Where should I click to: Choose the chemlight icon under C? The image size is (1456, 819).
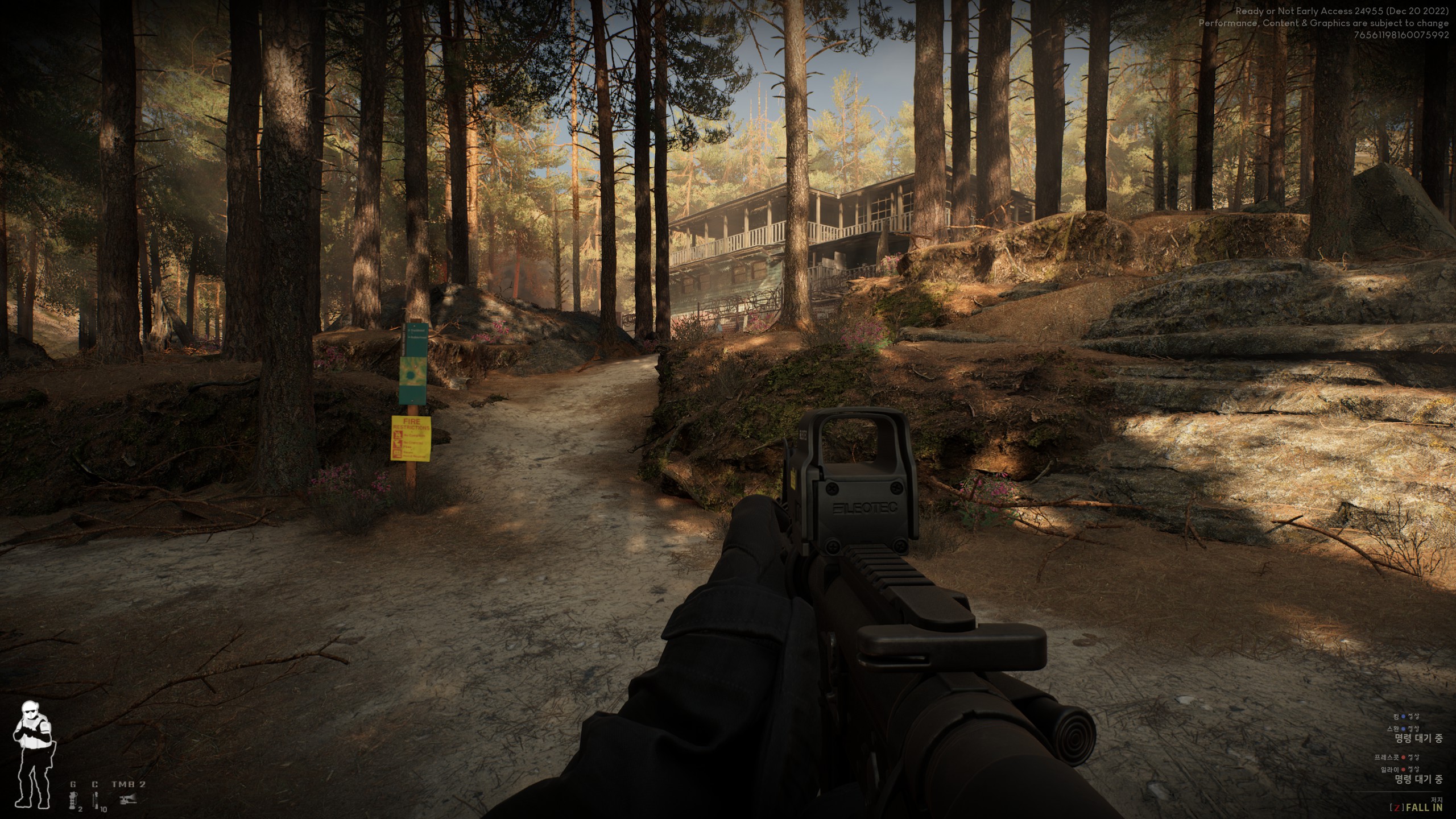pyautogui.click(x=96, y=800)
